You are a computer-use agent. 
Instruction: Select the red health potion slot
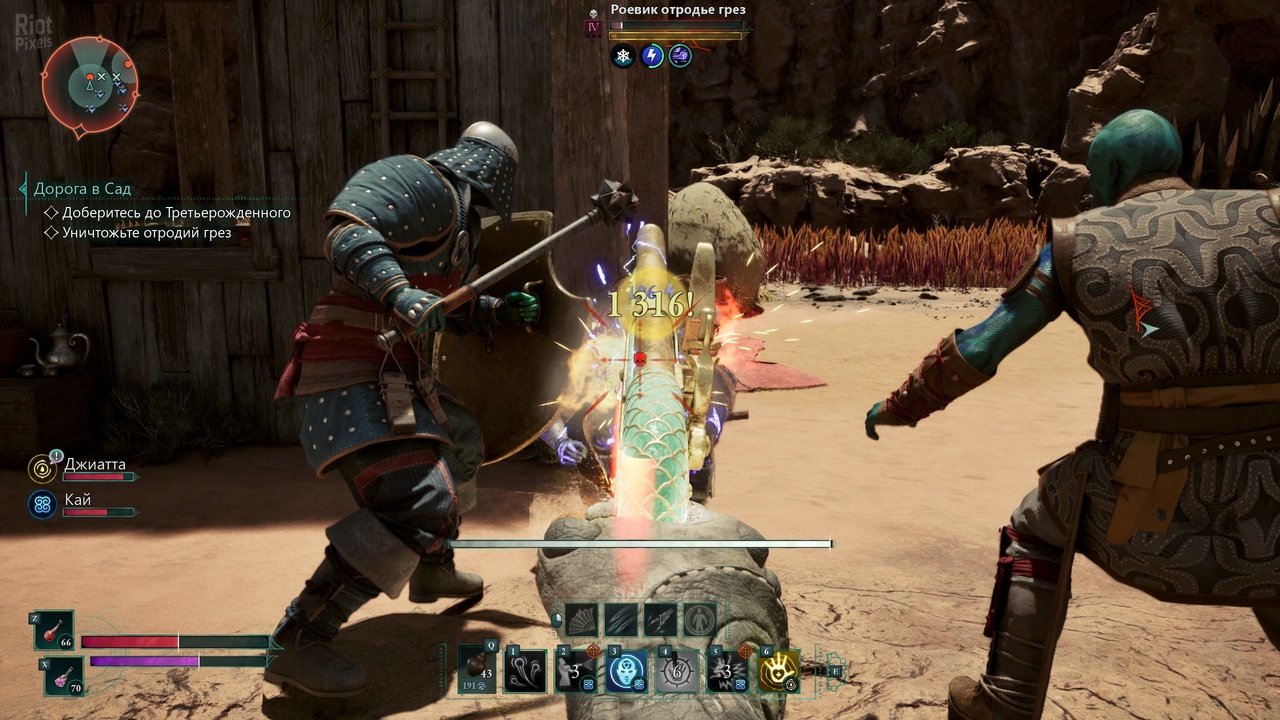coord(55,630)
